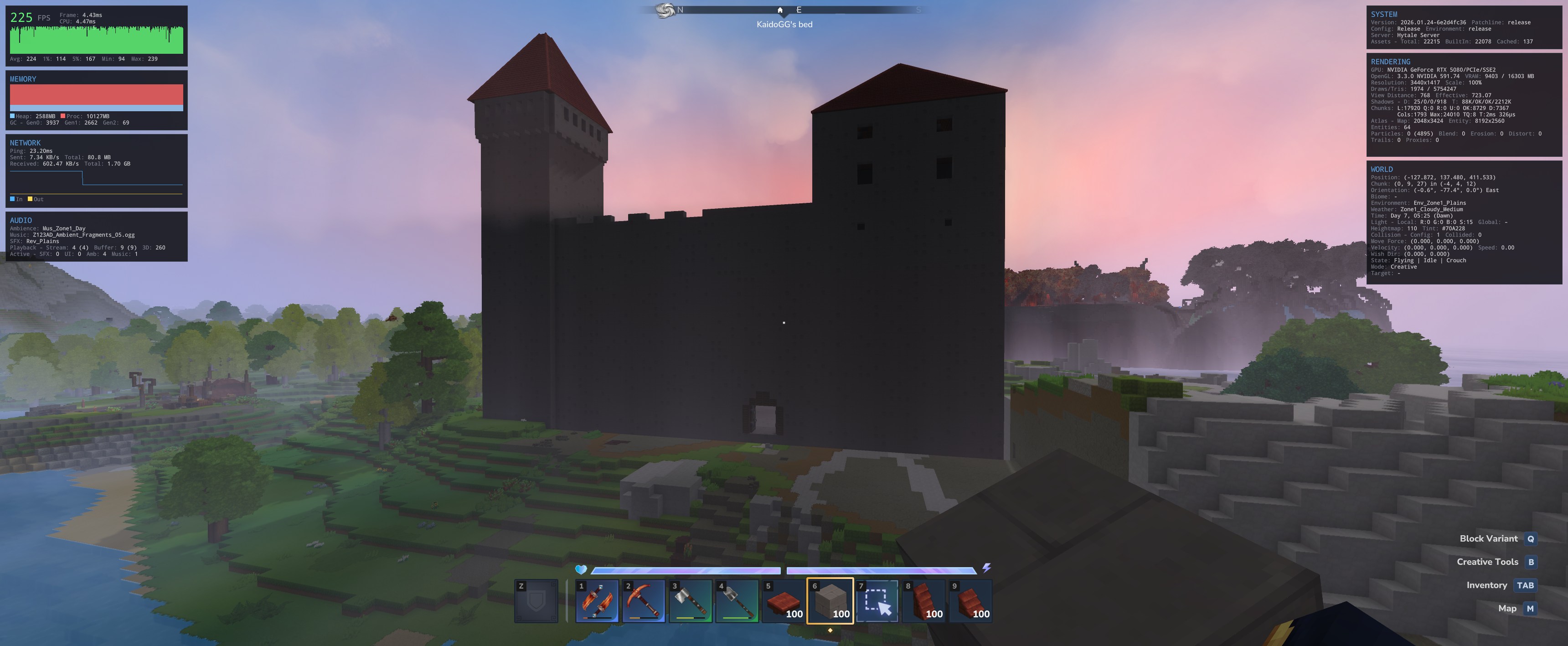Select the red roof block in slot 9

tap(971, 601)
